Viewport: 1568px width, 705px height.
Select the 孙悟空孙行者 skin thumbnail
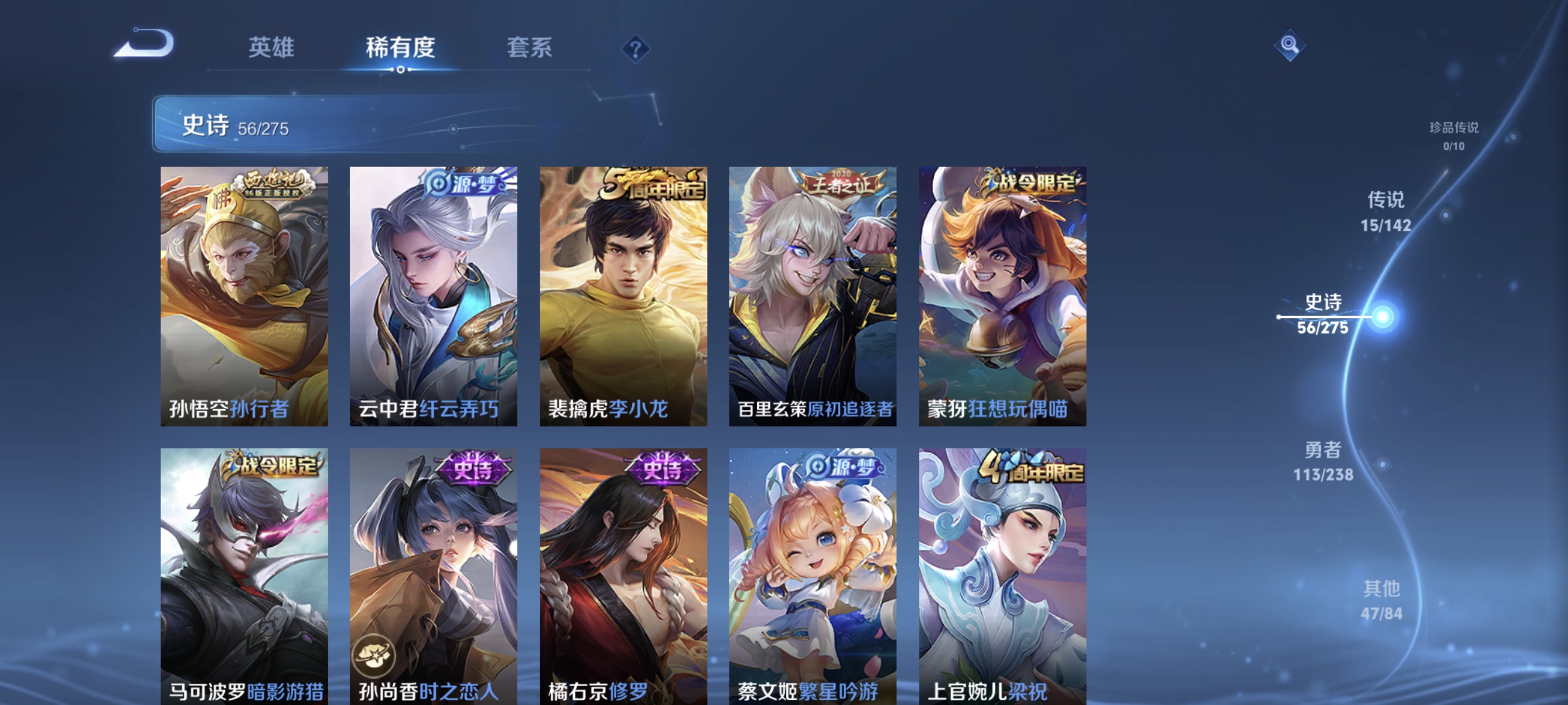pyautogui.click(x=244, y=298)
